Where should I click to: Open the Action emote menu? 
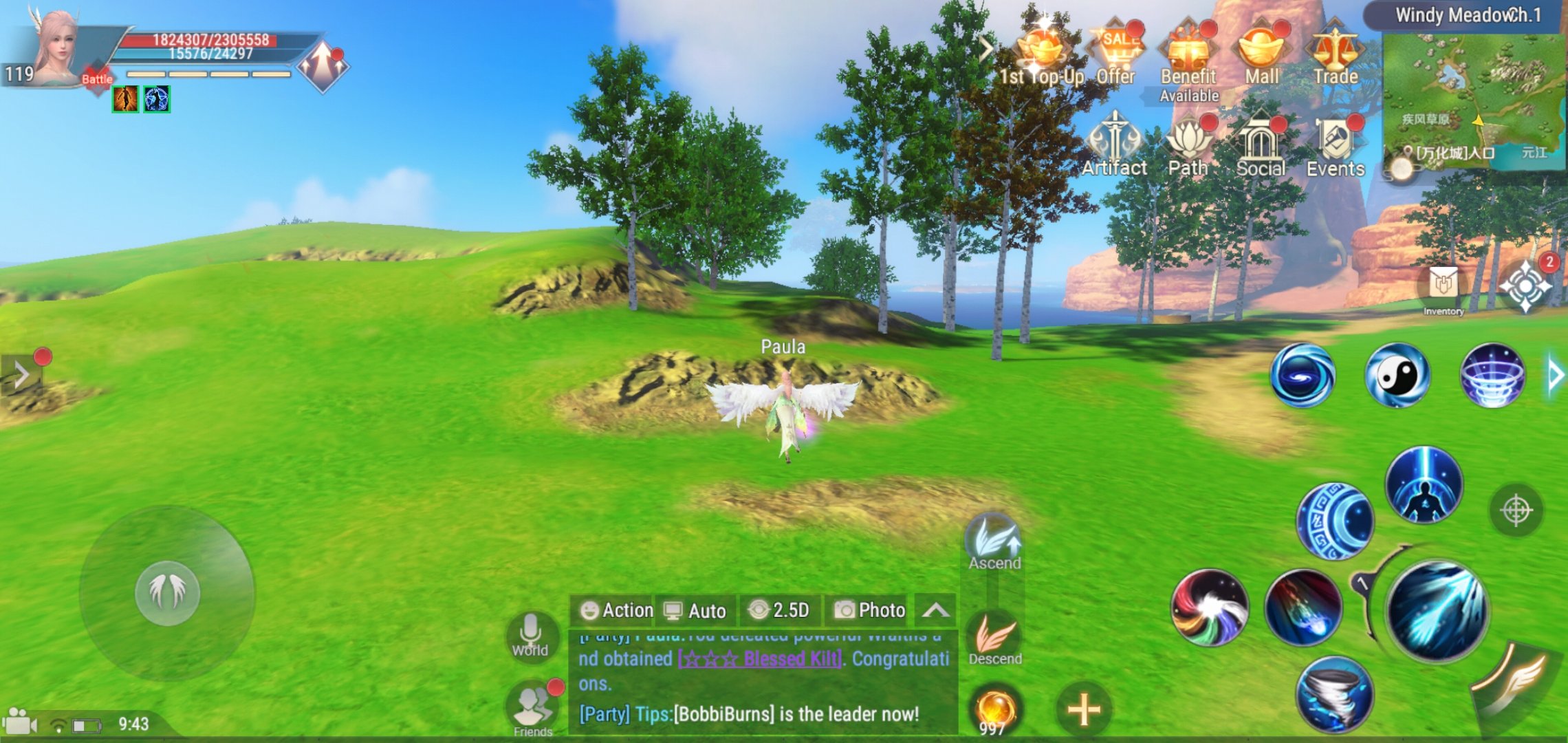[x=616, y=610]
